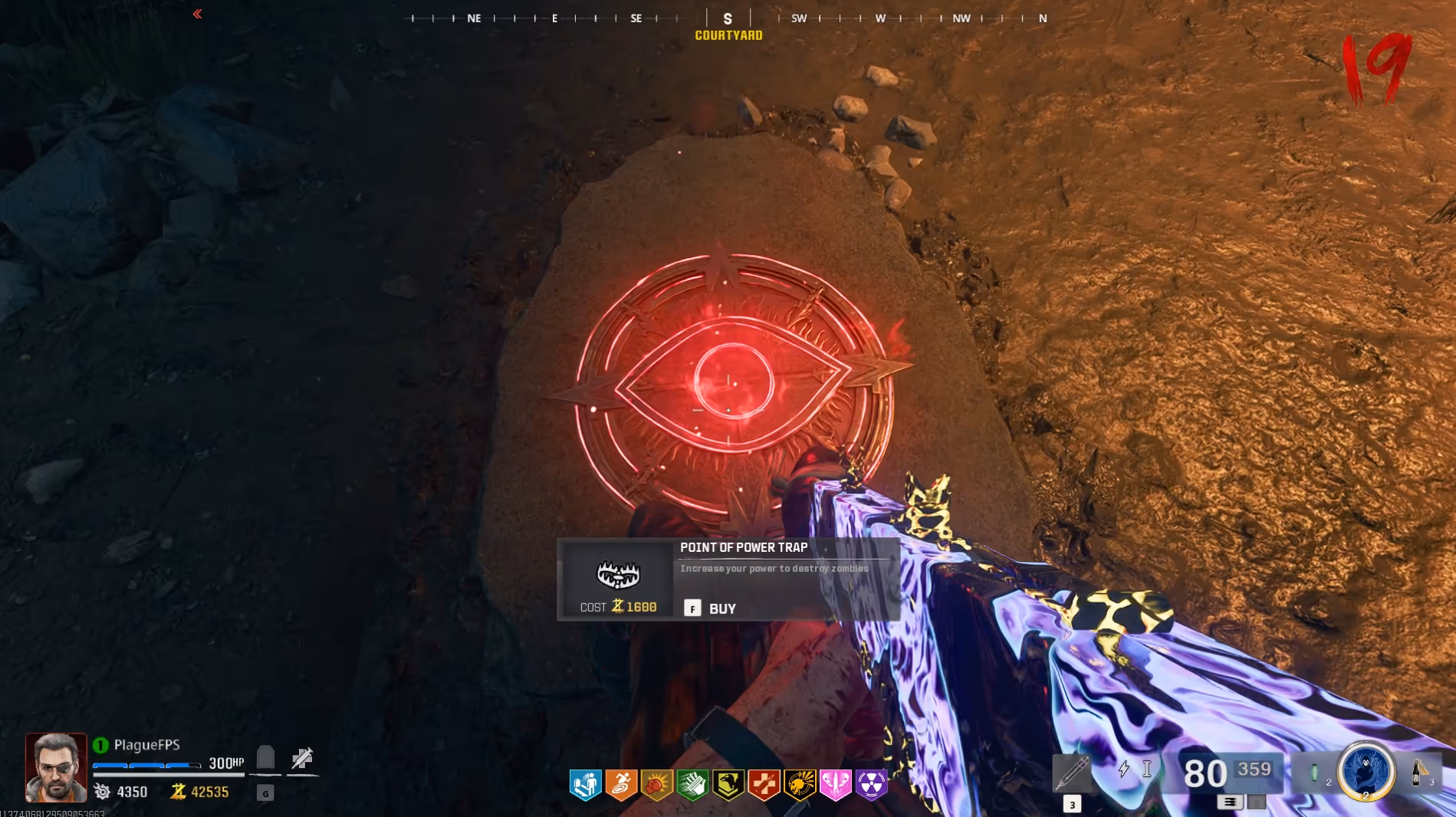The height and width of the screenshot is (817, 1456).
Task: Click the lightning bolt ammo mod icon
Action: (1124, 769)
